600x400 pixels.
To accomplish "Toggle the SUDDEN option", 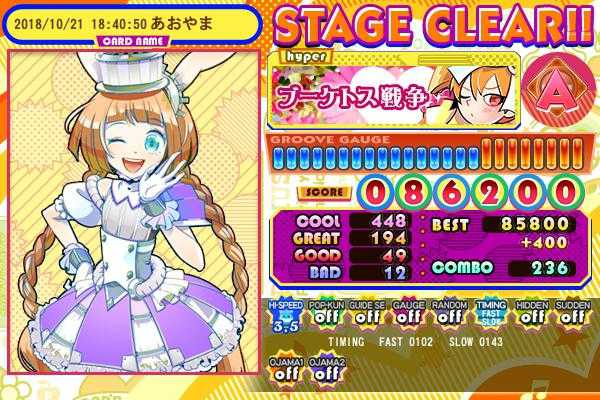I will pyautogui.click(x=572, y=315).
